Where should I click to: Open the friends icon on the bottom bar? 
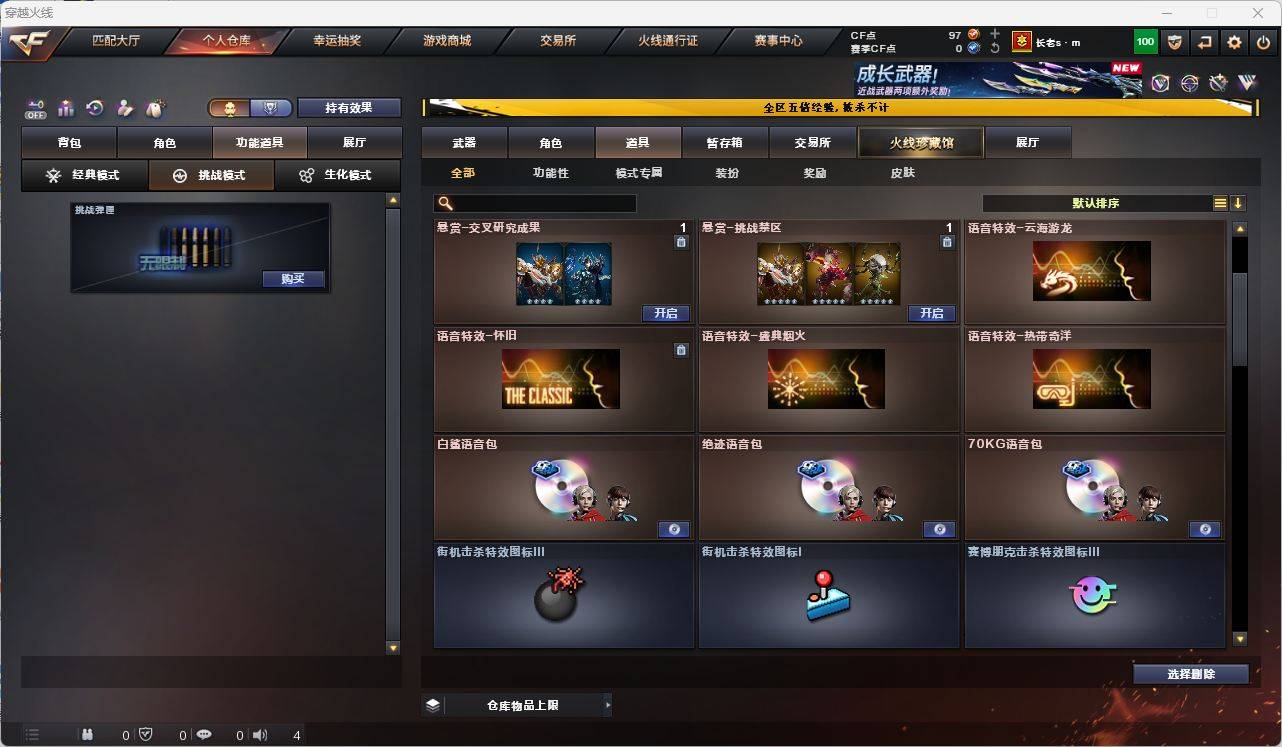[x=87, y=735]
